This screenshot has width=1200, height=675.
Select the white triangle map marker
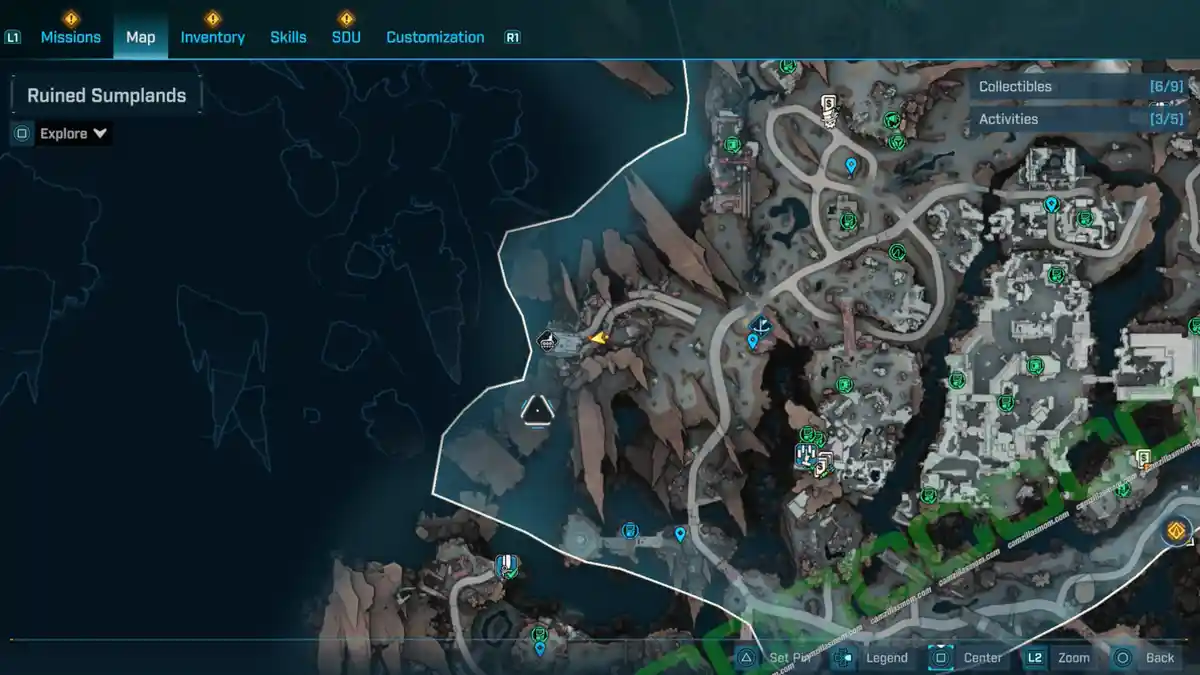[x=537, y=409]
